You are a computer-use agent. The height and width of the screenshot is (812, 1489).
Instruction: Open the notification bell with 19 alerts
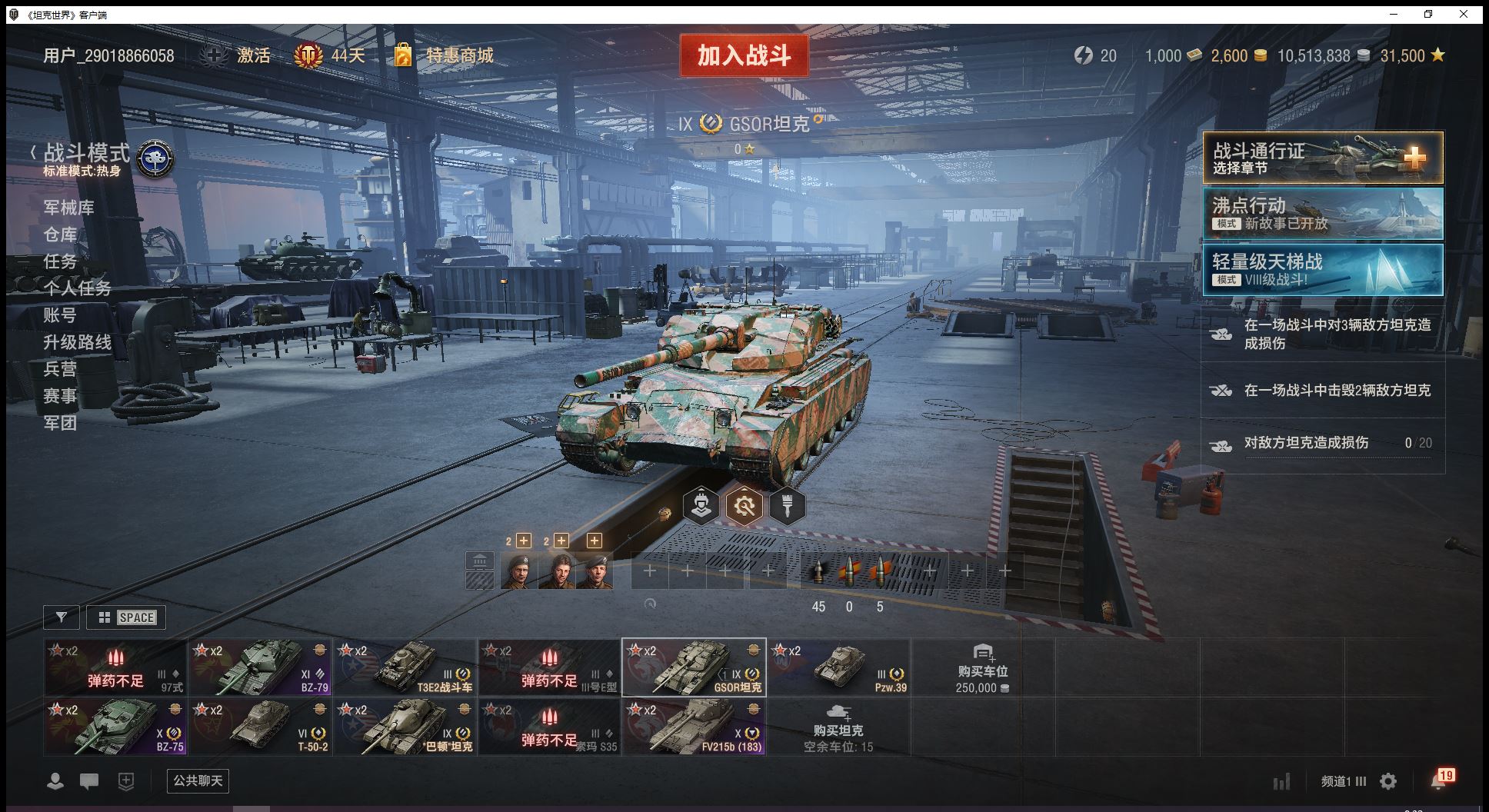[1440, 780]
